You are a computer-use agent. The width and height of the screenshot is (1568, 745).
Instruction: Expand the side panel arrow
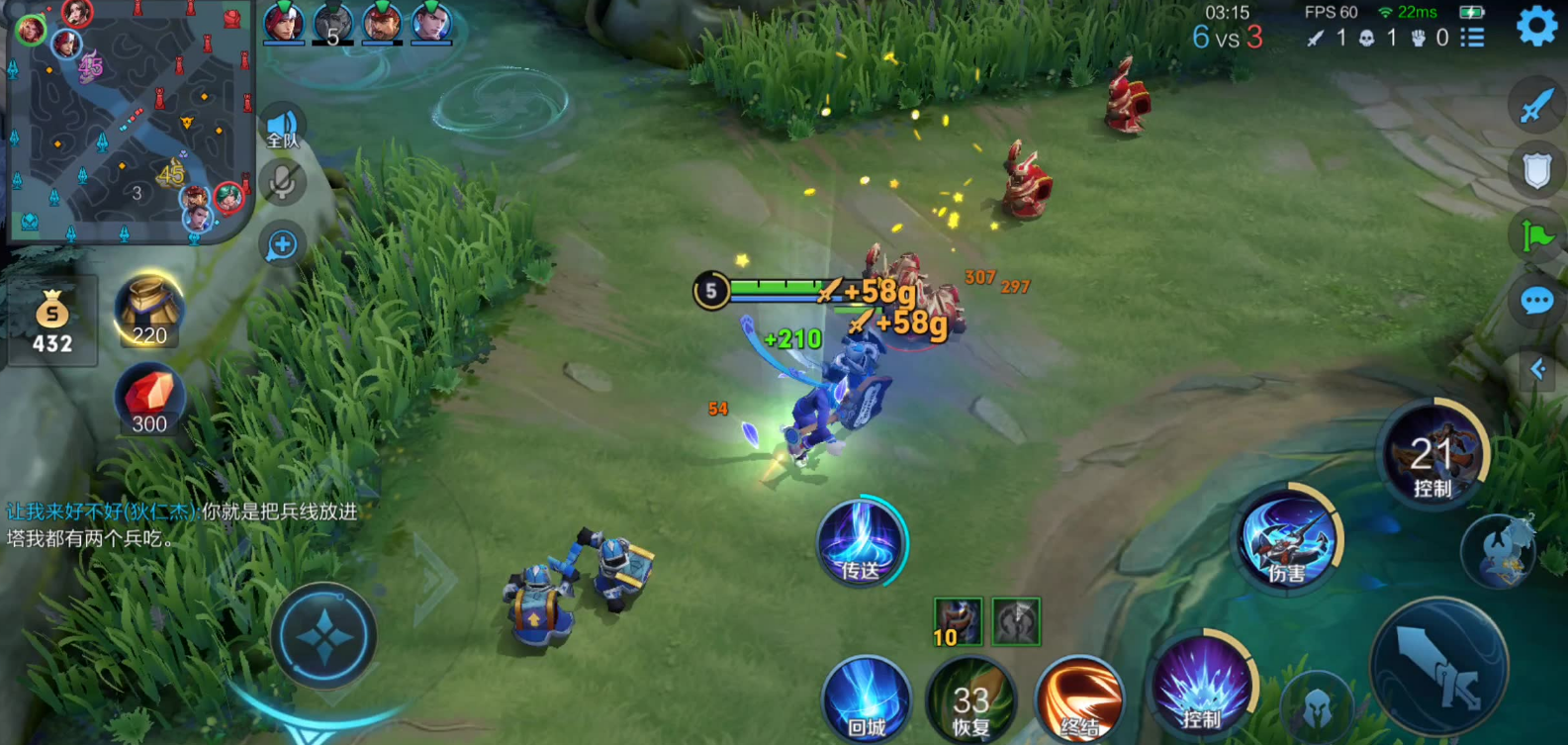tap(1538, 370)
